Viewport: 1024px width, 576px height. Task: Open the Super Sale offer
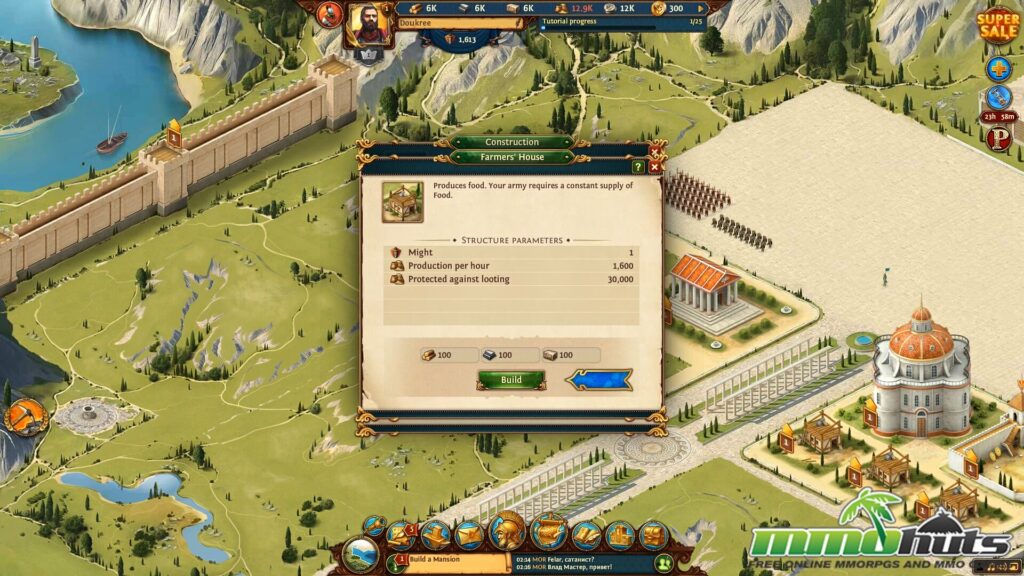click(x=998, y=27)
